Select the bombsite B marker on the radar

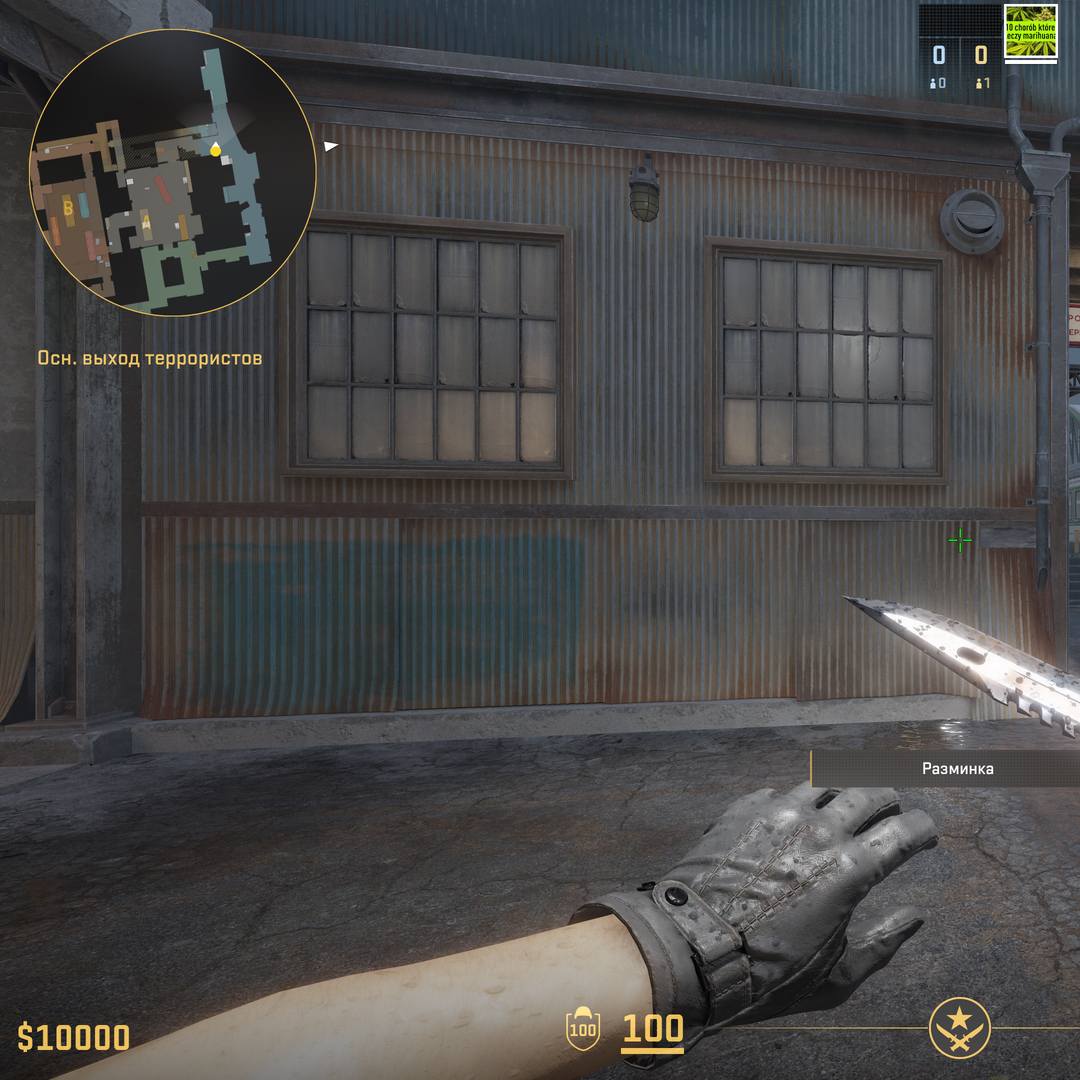tap(68, 208)
